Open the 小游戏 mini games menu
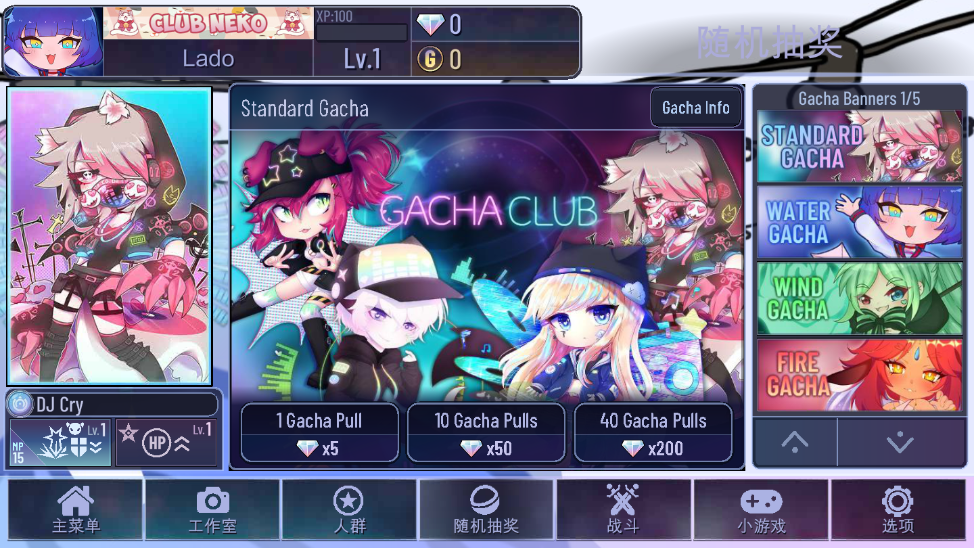This screenshot has height=548, width=974. [x=760, y=510]
